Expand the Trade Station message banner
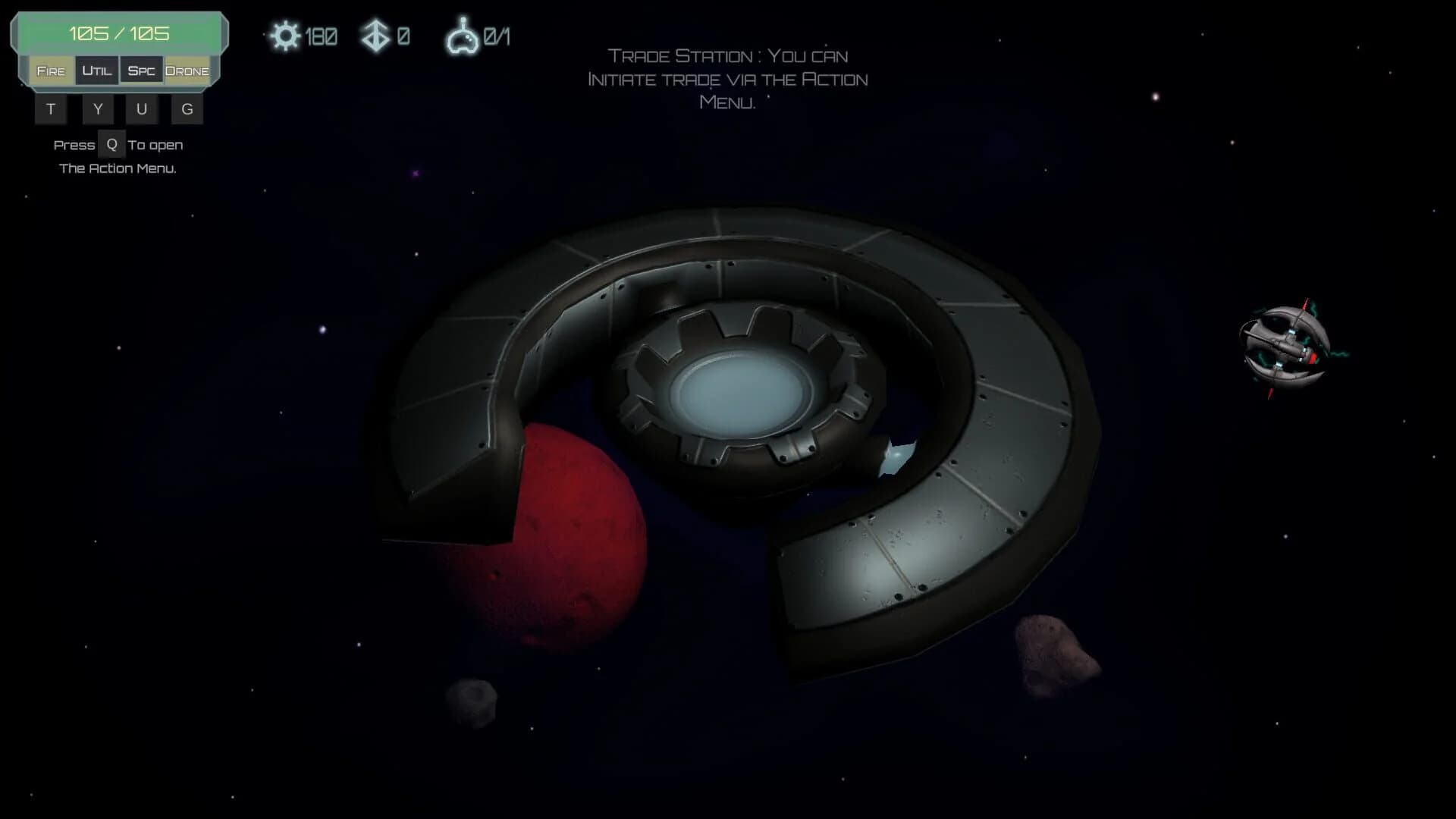1456x819 pixels. [x=727, y=79]
